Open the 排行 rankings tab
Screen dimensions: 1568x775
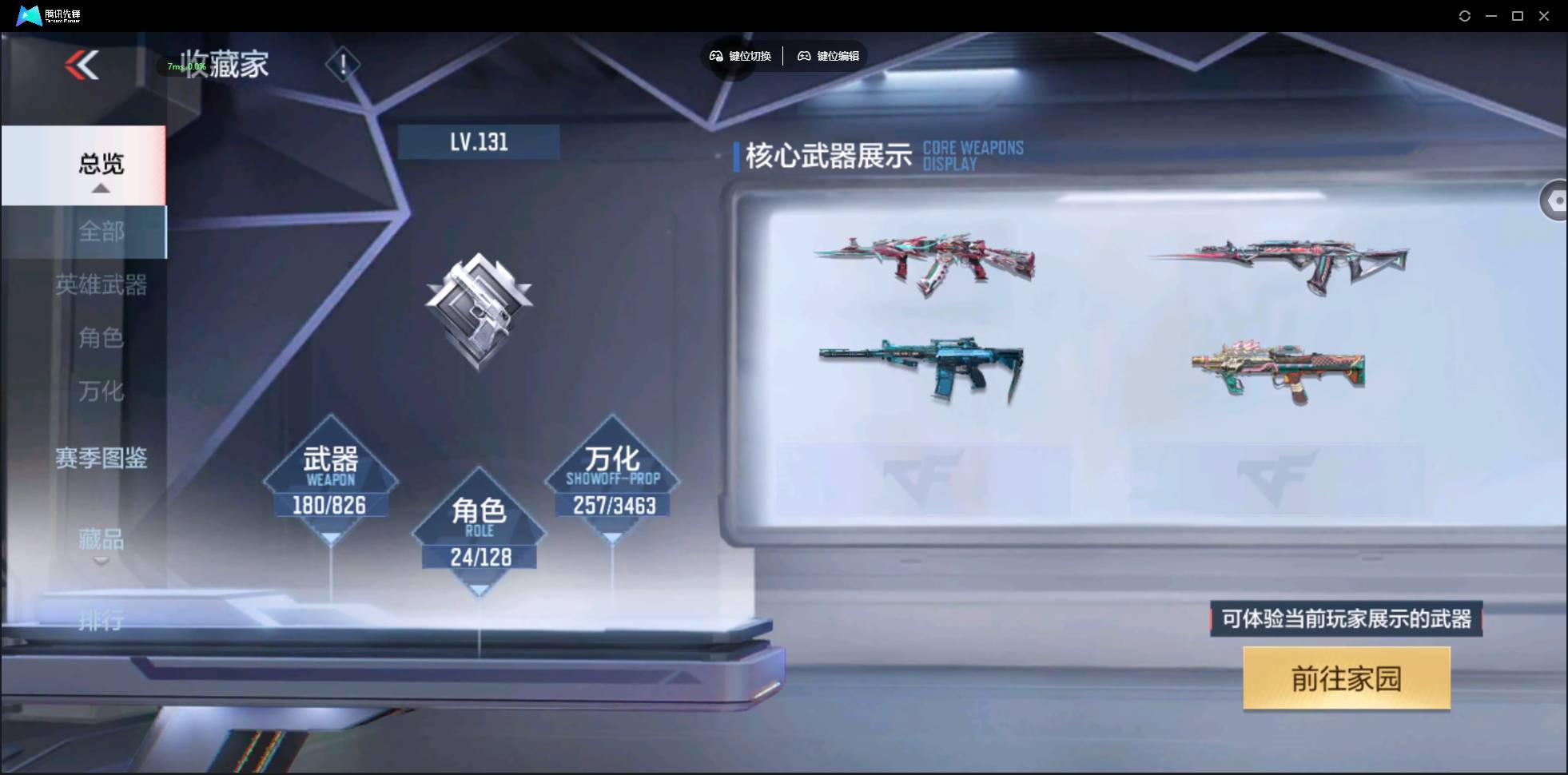tap(101, 621)
